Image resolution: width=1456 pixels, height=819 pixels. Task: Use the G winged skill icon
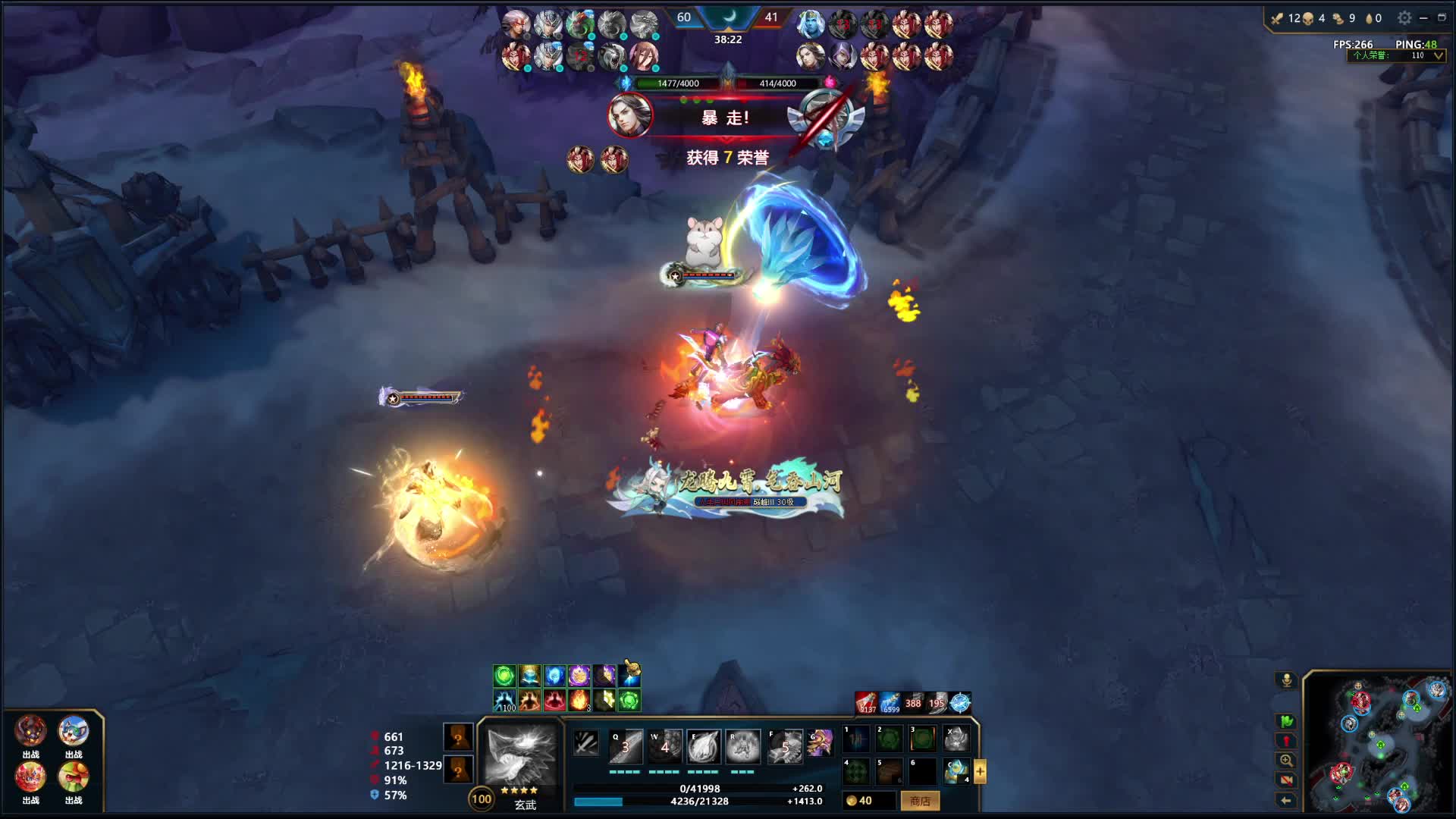[x=820, y=743]
